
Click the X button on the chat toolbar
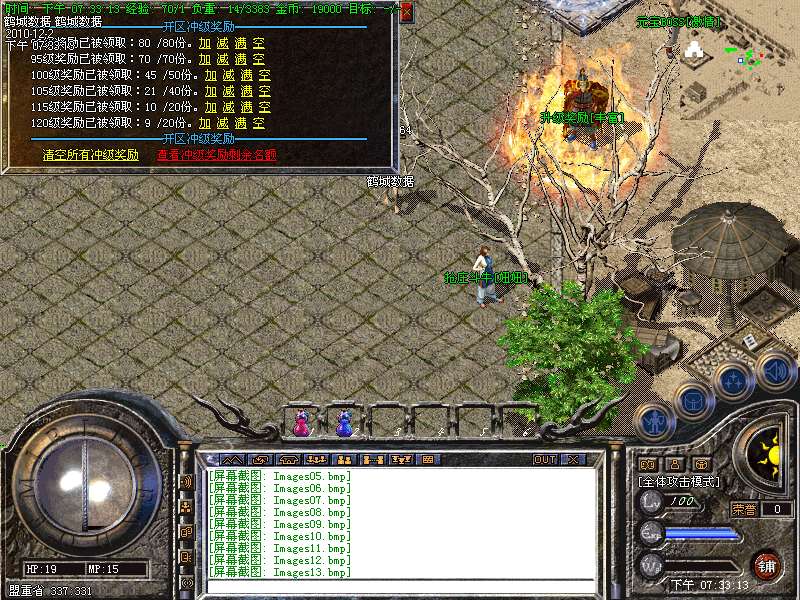(x=573, y=460)
